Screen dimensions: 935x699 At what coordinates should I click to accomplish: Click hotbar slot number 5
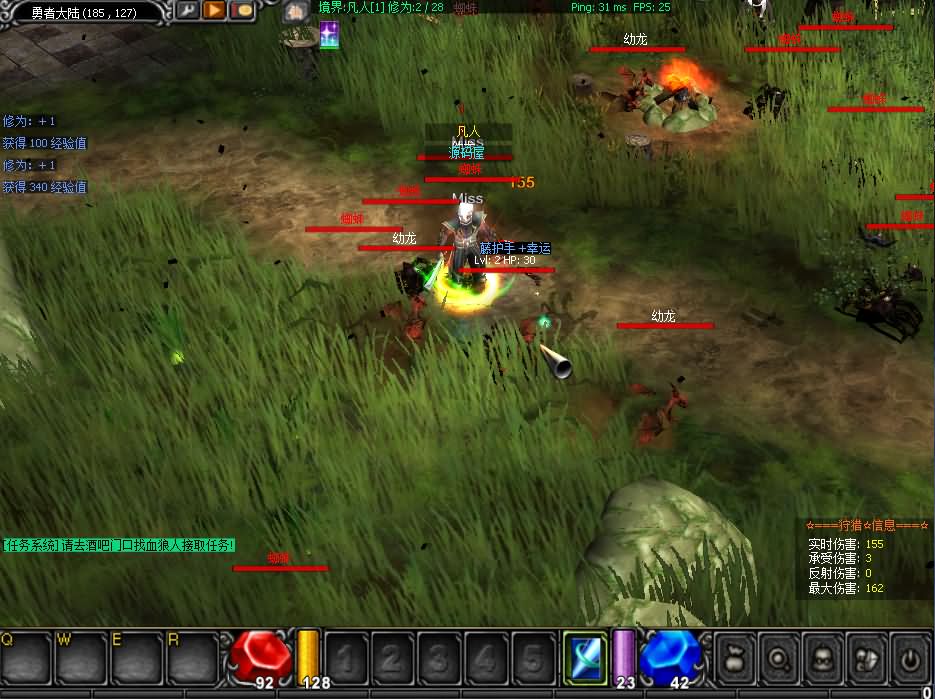tap(533, 658)
